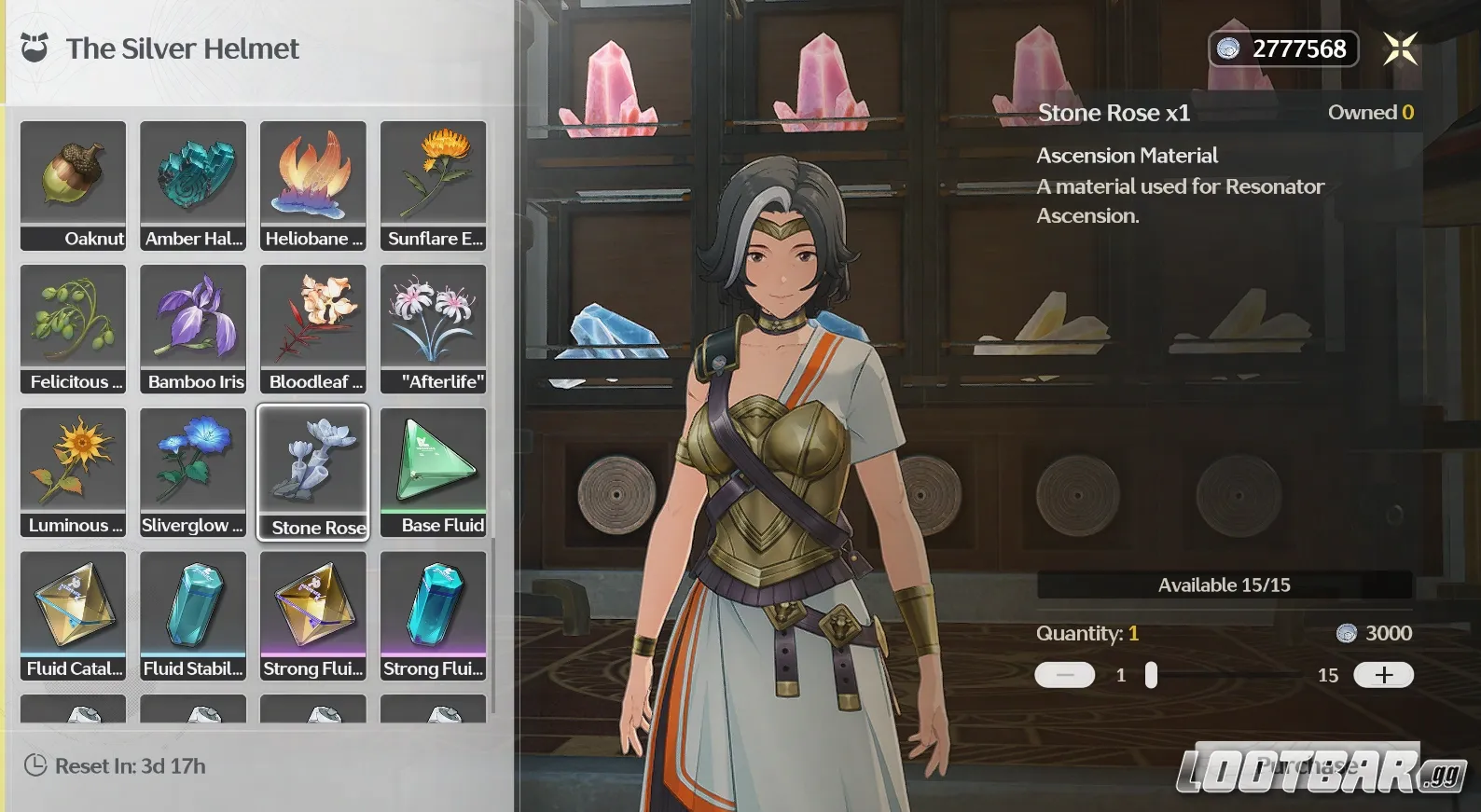The width and height of the screenshot is (1481, 812).
Task: Select the Oaknut shop item
Action: pos(73,185)
